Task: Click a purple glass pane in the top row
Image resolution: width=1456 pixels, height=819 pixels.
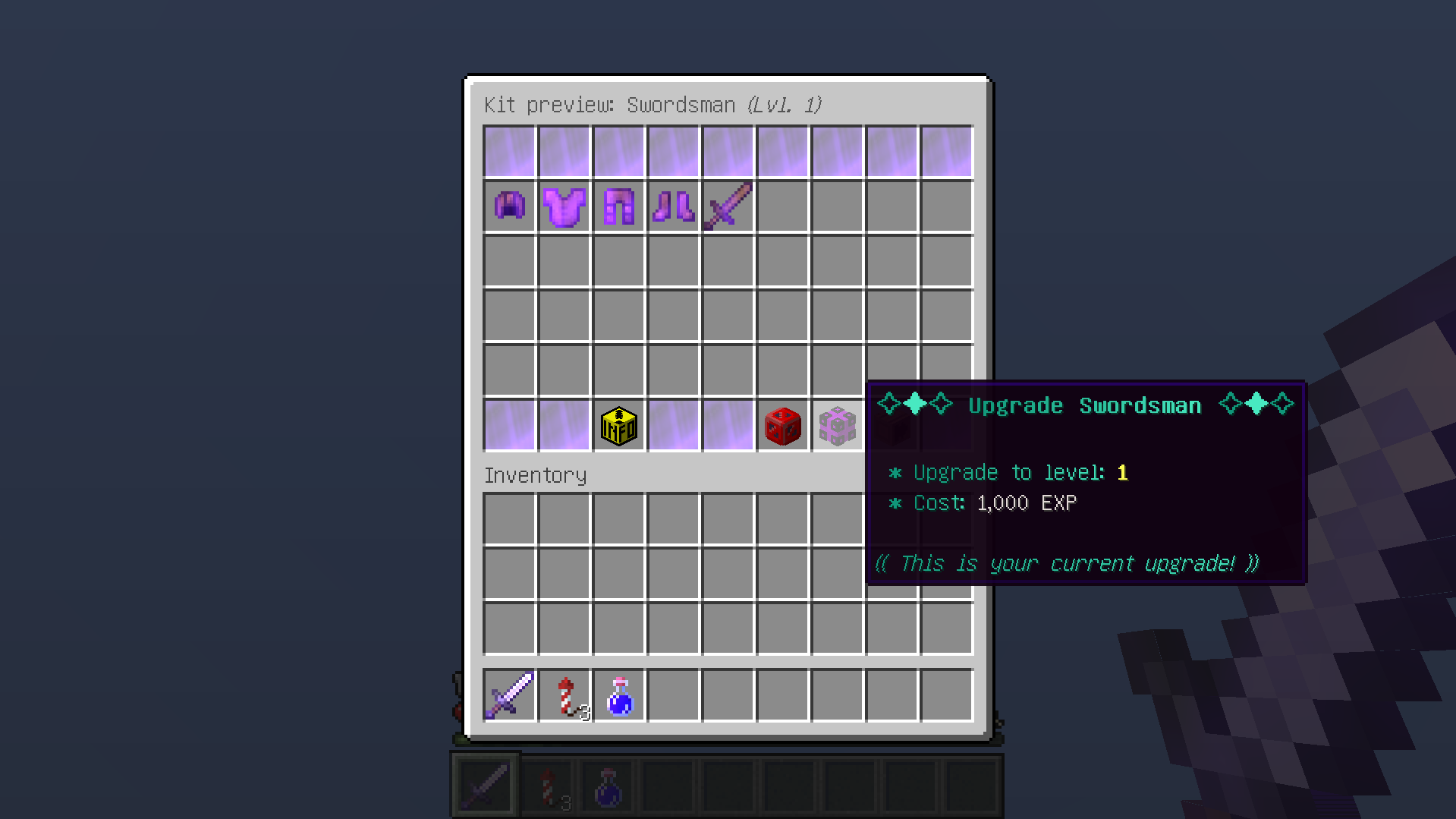Action: click(509, 150)
